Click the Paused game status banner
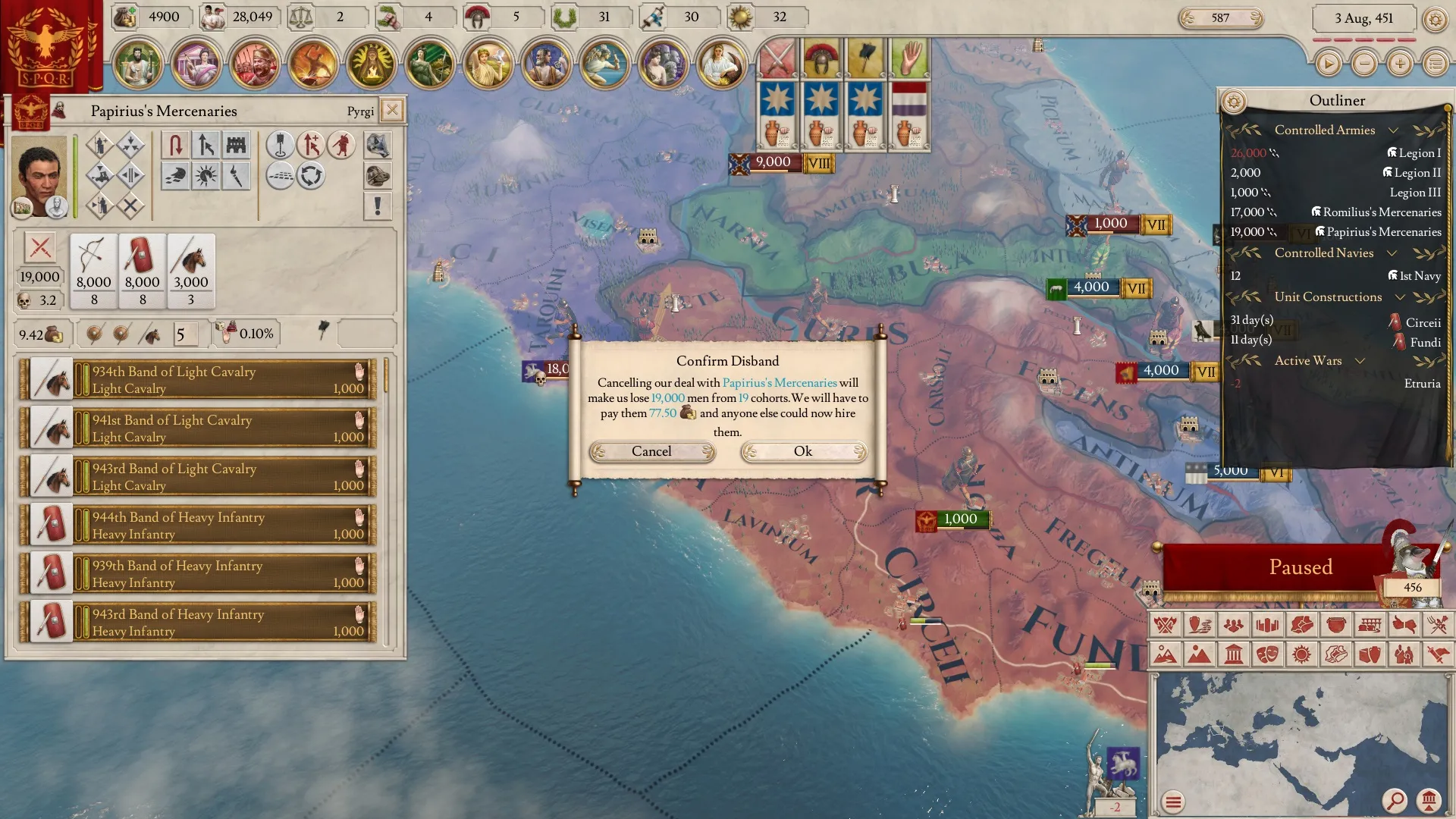Screen dimensions: 1456x819 (x=1300, y=567)
